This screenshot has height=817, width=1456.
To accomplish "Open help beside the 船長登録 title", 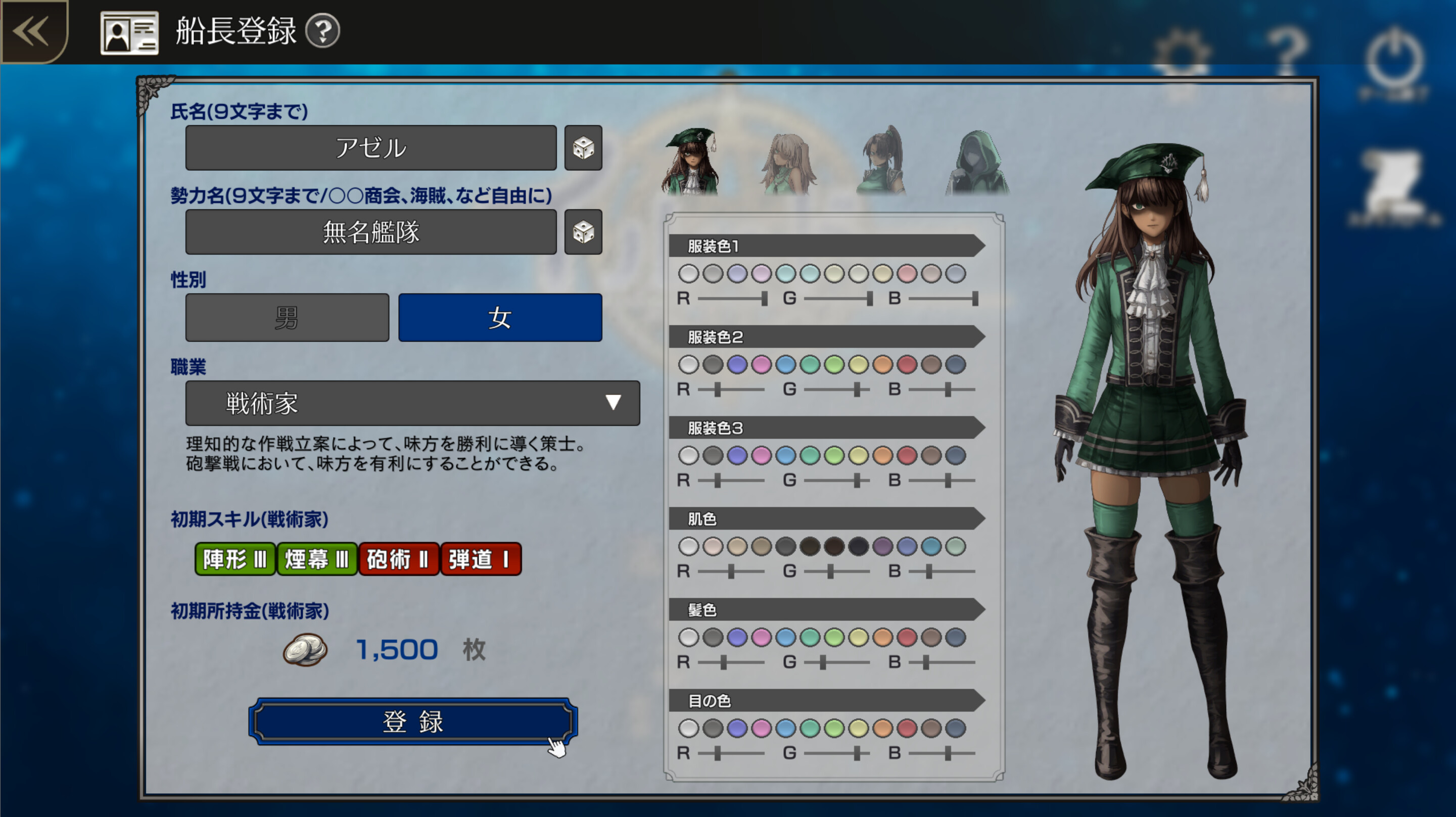I will tap(320, 32).
